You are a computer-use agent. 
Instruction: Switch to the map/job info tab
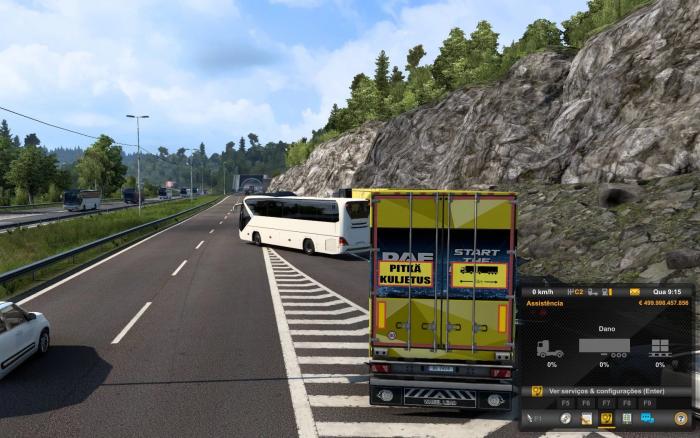(586, 418)
